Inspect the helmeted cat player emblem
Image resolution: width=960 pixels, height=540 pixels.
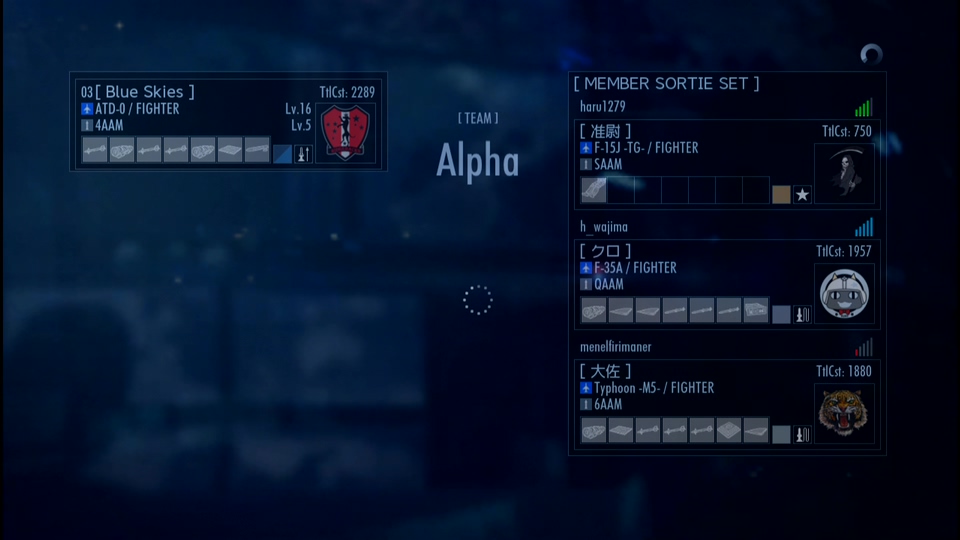coord(844,294)
